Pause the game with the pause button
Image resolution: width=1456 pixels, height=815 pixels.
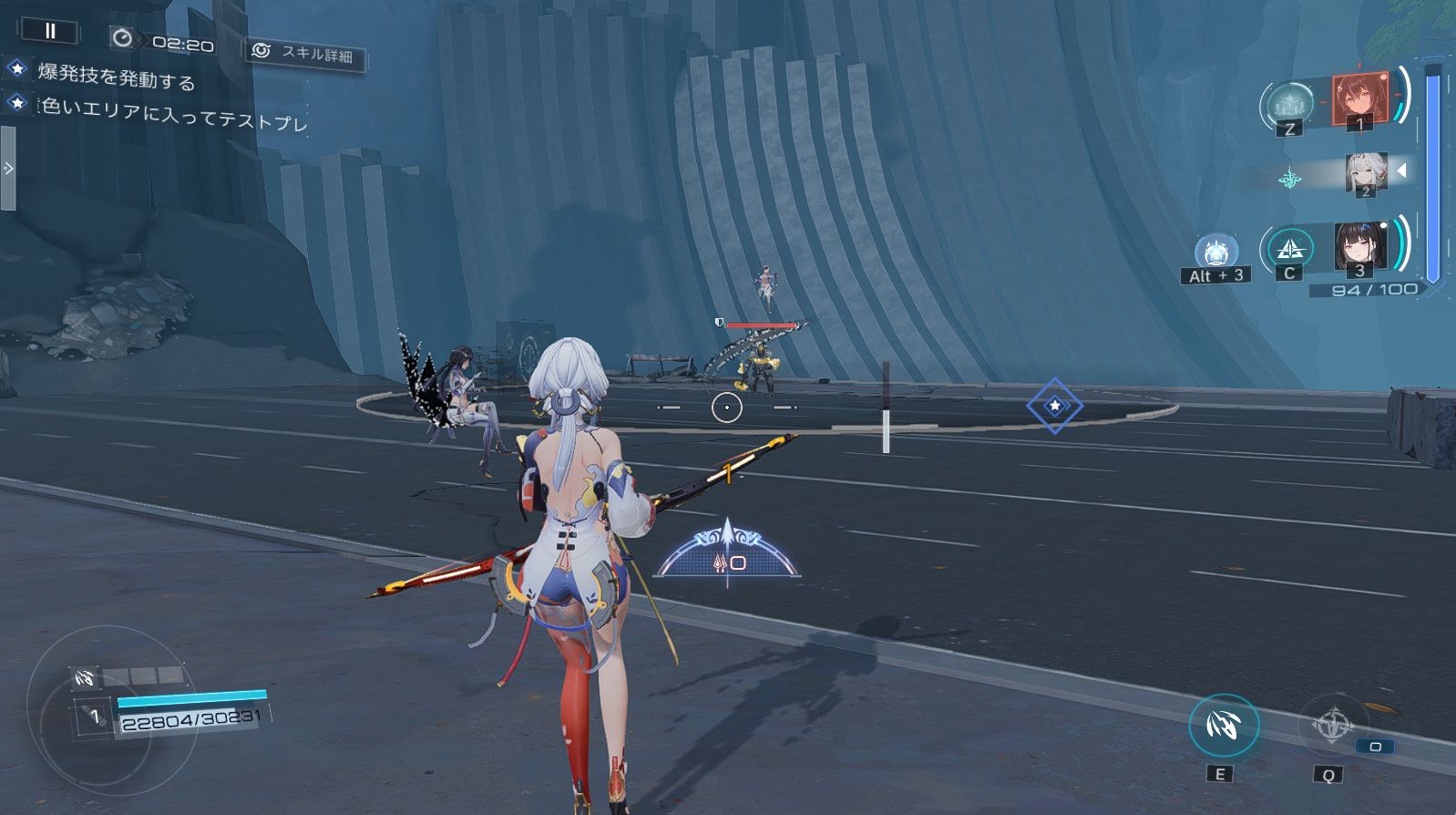click(x=50, y=31)
